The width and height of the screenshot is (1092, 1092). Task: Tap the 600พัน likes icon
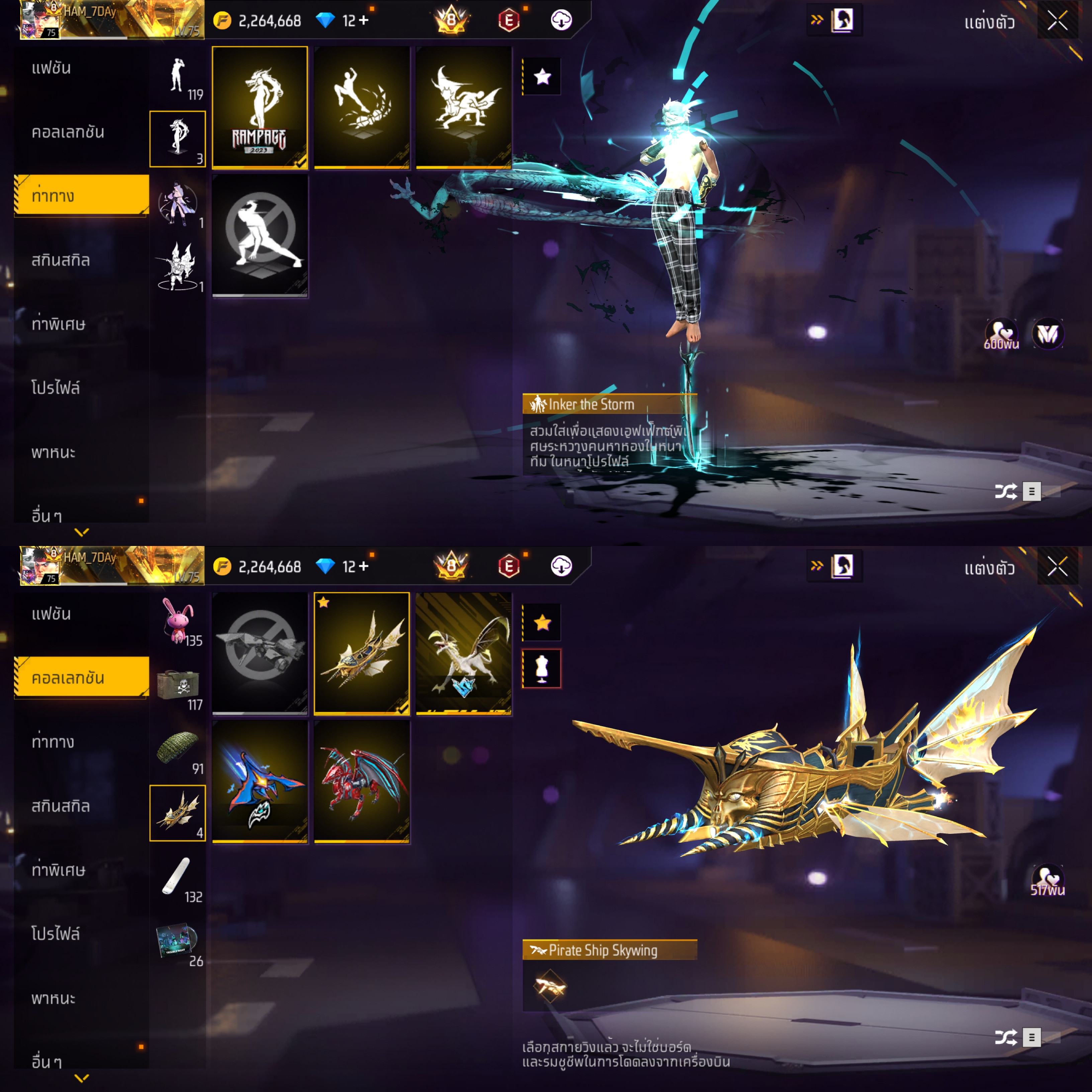point(1001,334)
